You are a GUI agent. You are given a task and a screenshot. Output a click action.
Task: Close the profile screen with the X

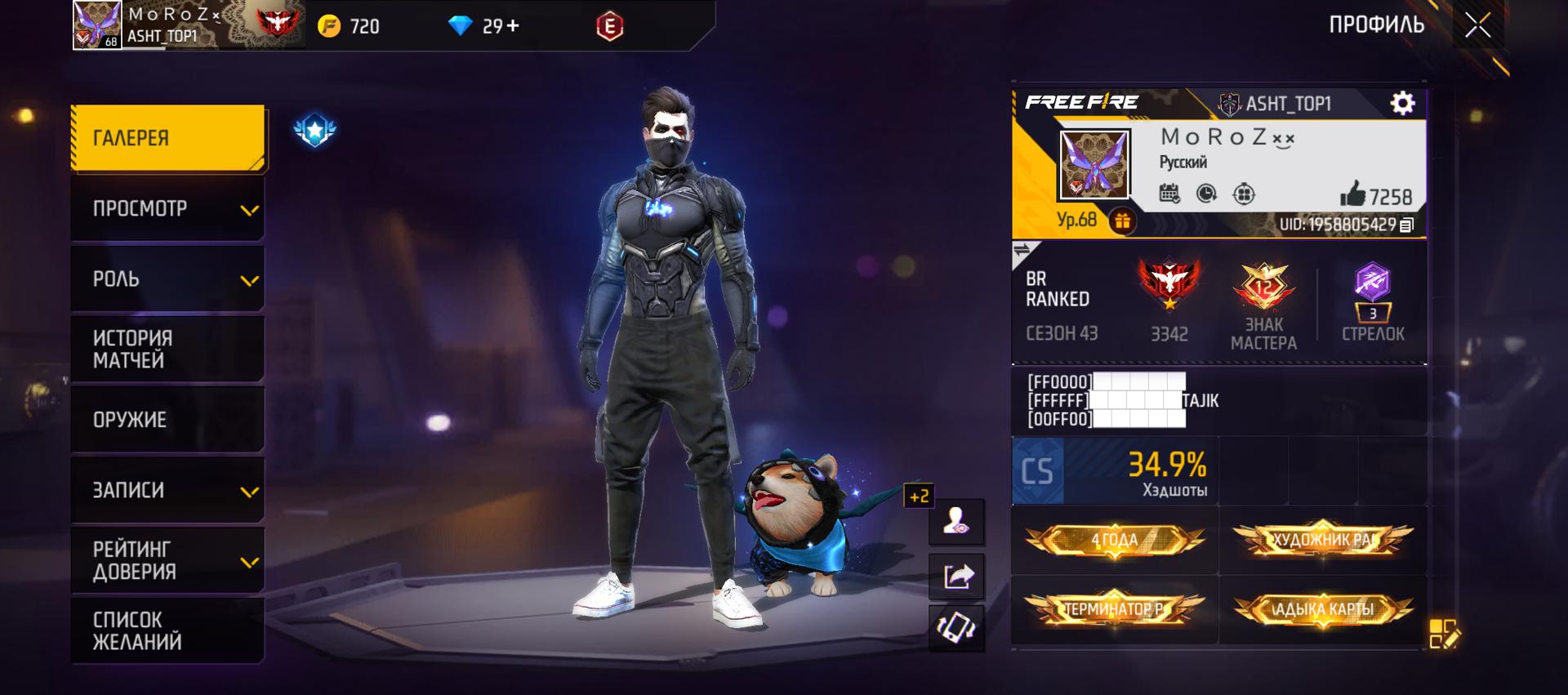point(1477,25)
